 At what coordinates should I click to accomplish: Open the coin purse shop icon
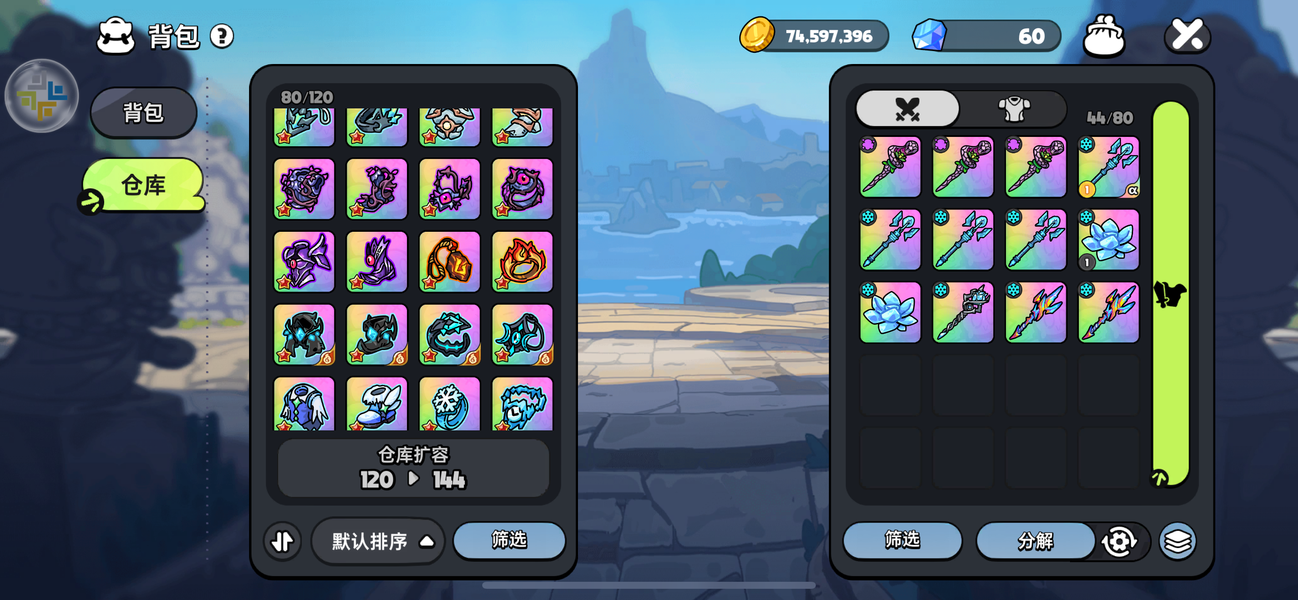[x=1104, y=37]
